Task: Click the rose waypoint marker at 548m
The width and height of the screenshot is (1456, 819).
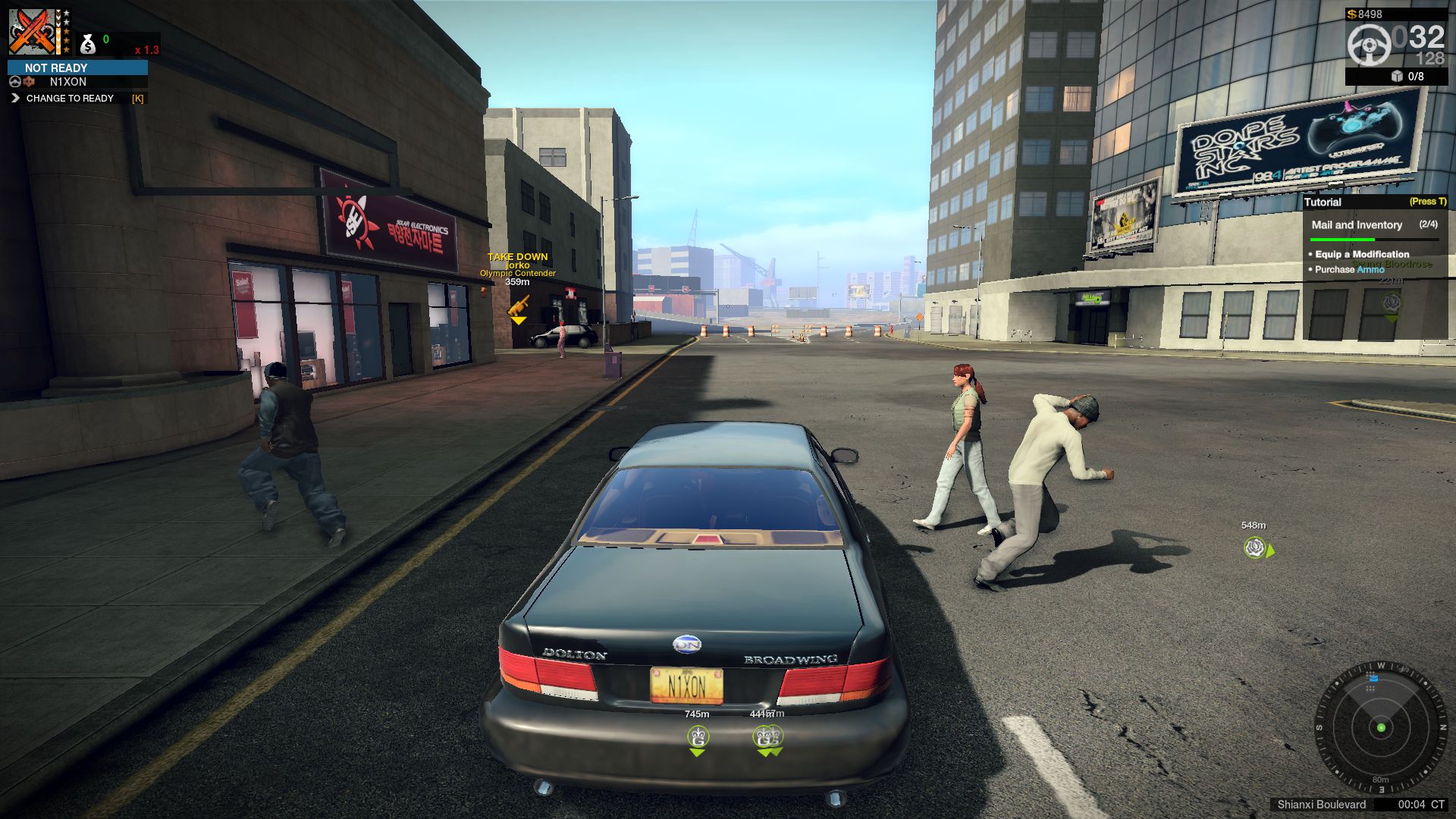Action: [x=1255, y=547]
